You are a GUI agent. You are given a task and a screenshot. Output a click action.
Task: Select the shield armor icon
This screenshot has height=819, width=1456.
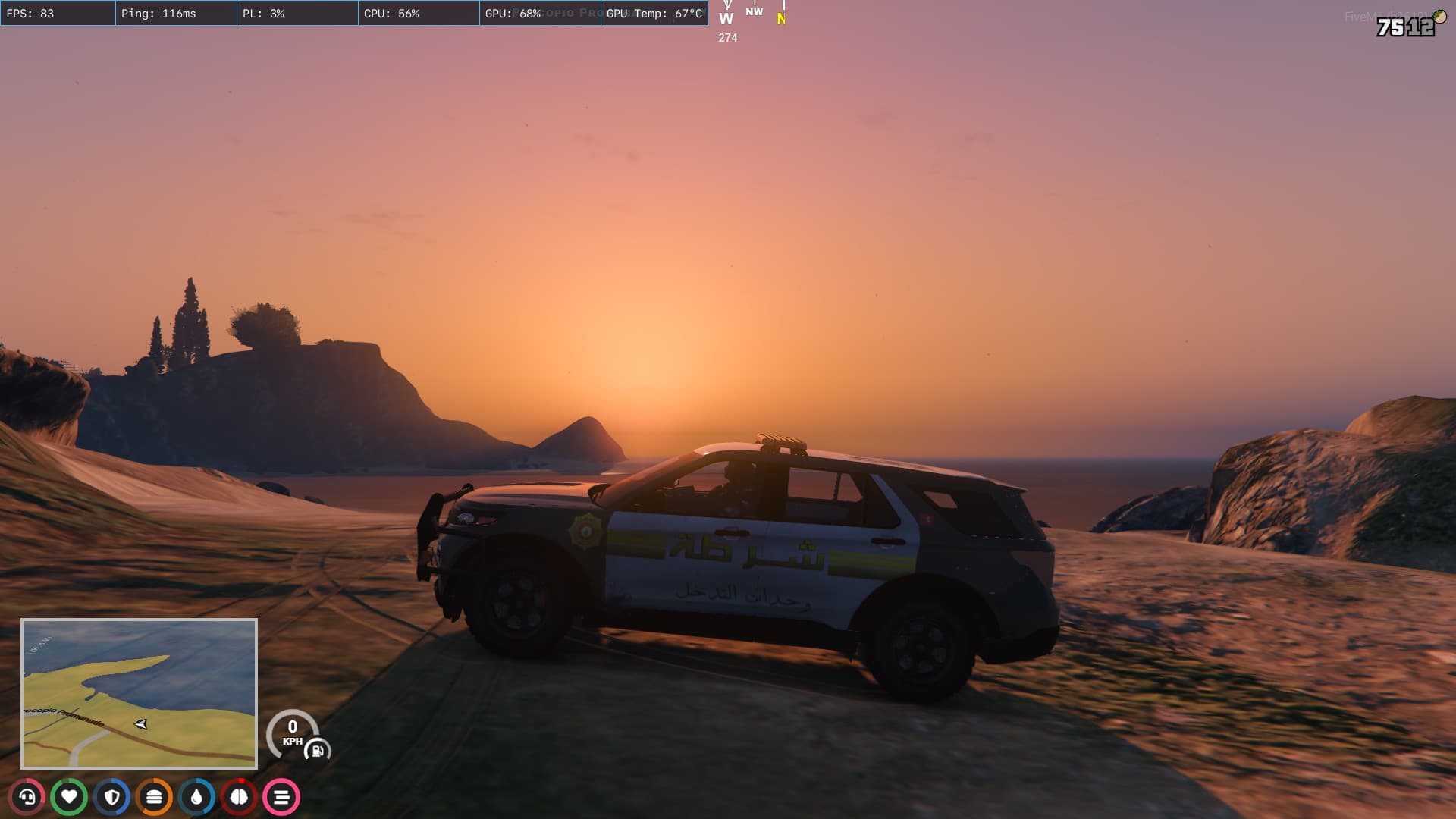pos(112,797)
